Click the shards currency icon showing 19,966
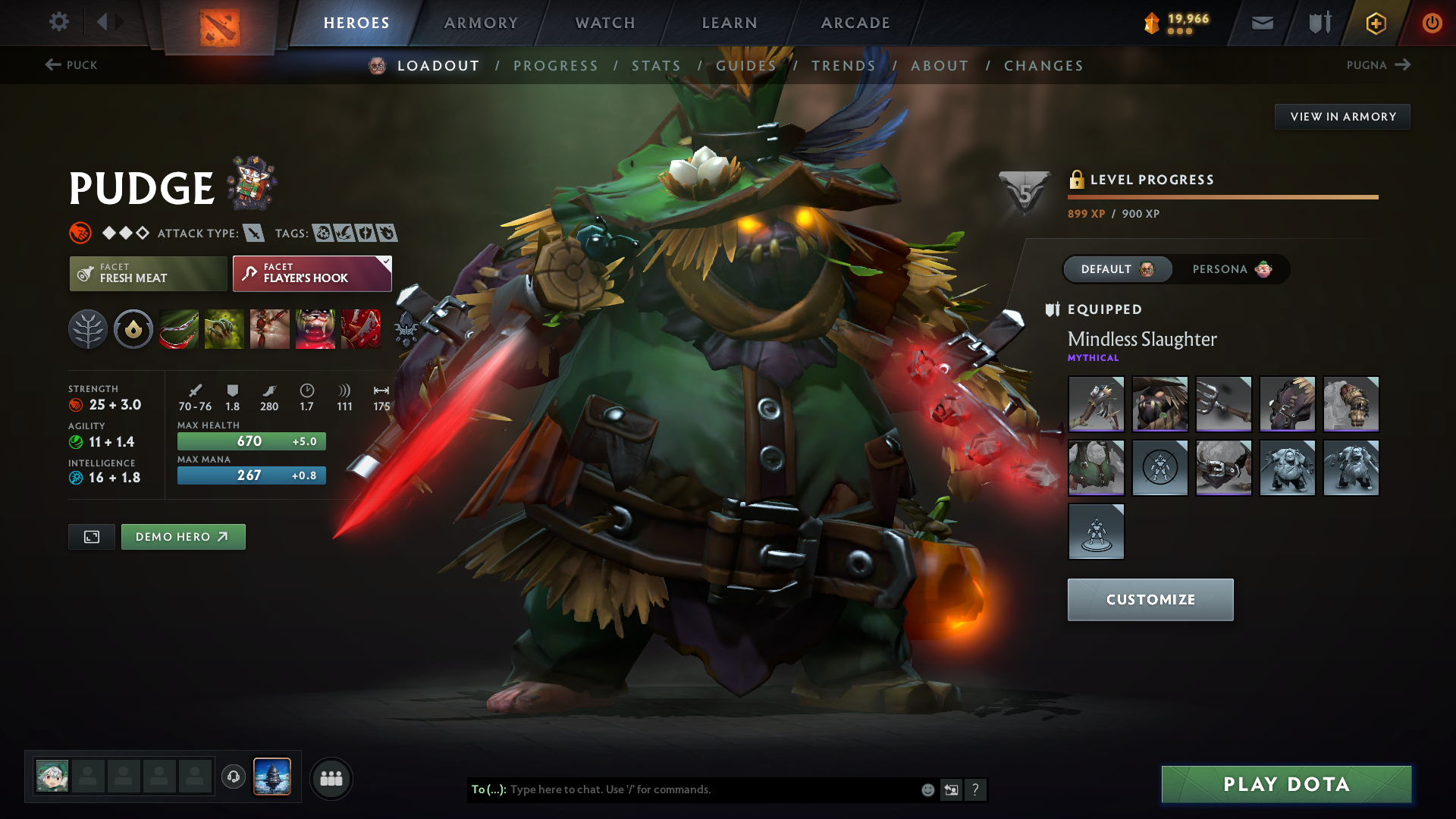Image resolution: width=1456 pixels, height=819 pixels. click(1152, 23)
